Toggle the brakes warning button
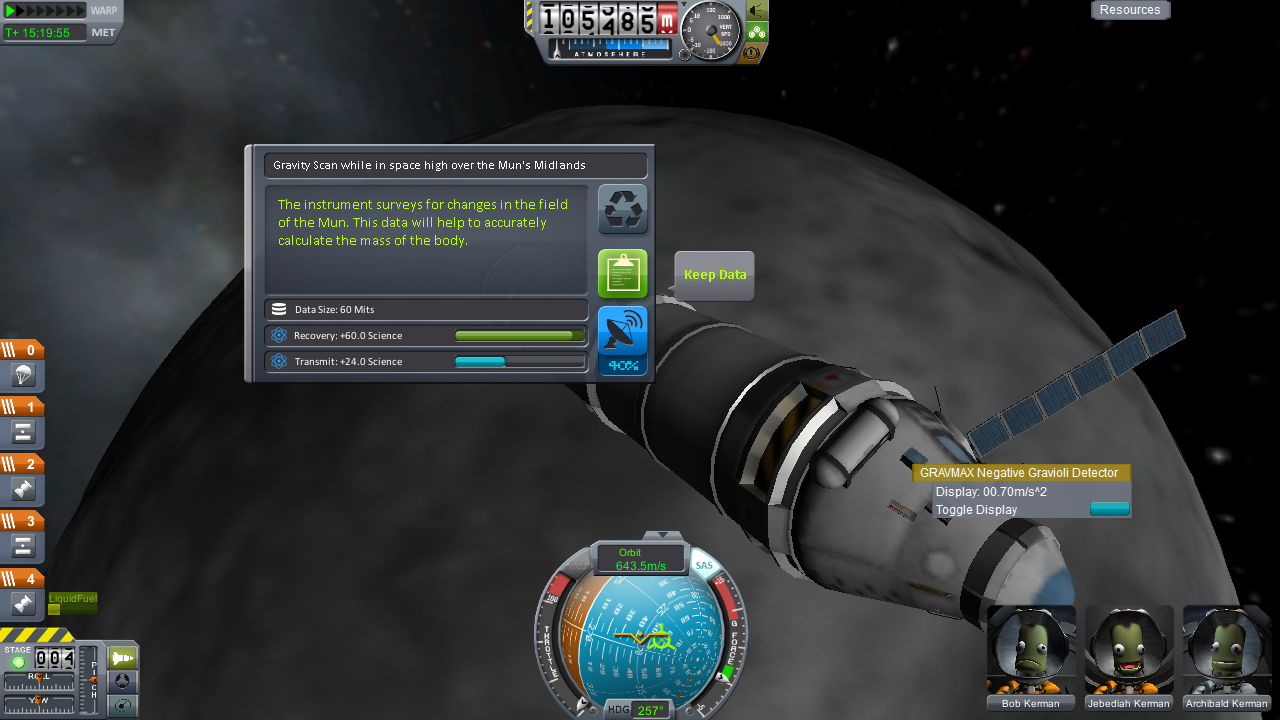This screenshot has height=720, width=1280. tap(750, 51)
